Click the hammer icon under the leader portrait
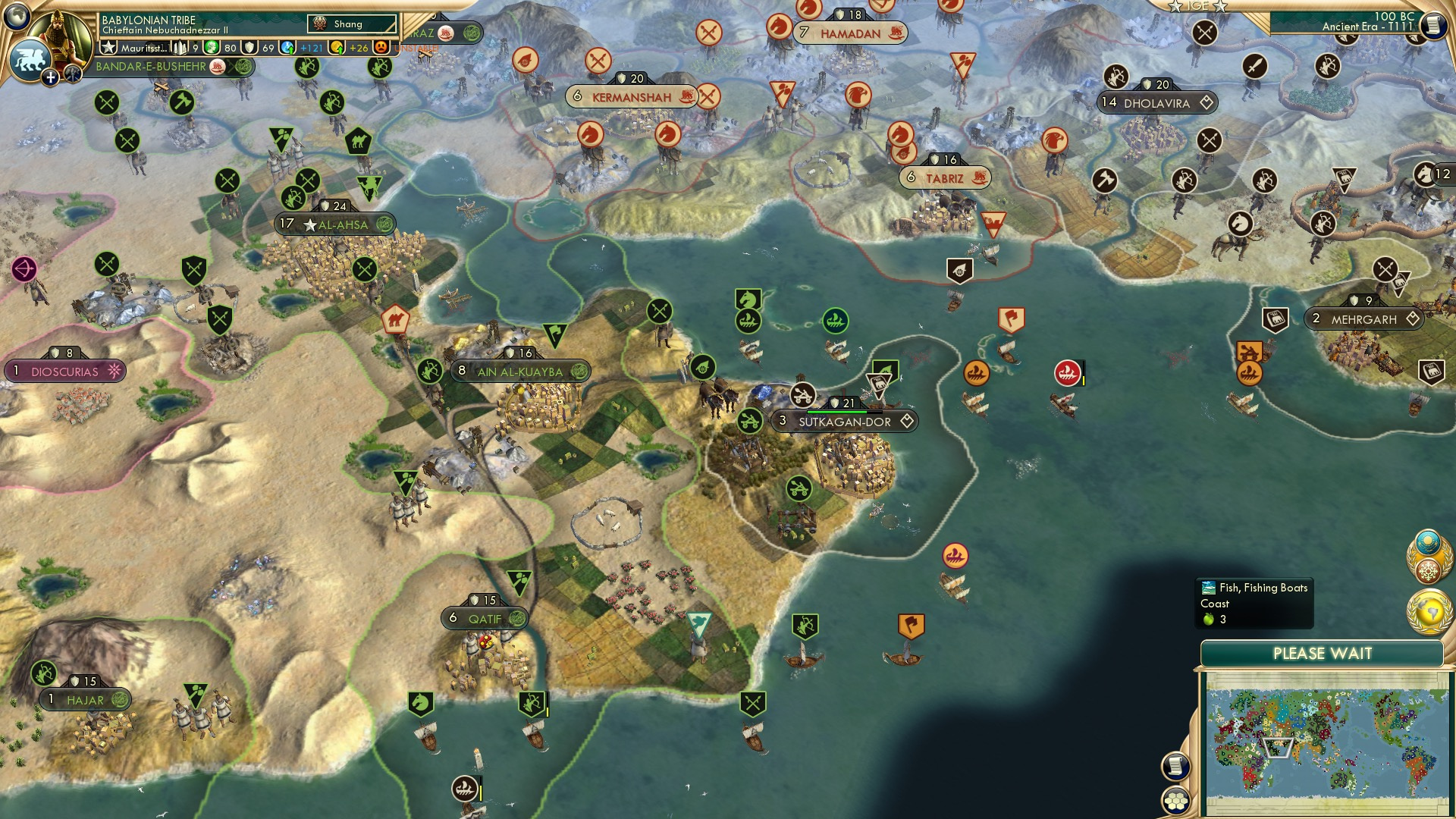This screenshot has height=819, width=1456. [74, 74]
